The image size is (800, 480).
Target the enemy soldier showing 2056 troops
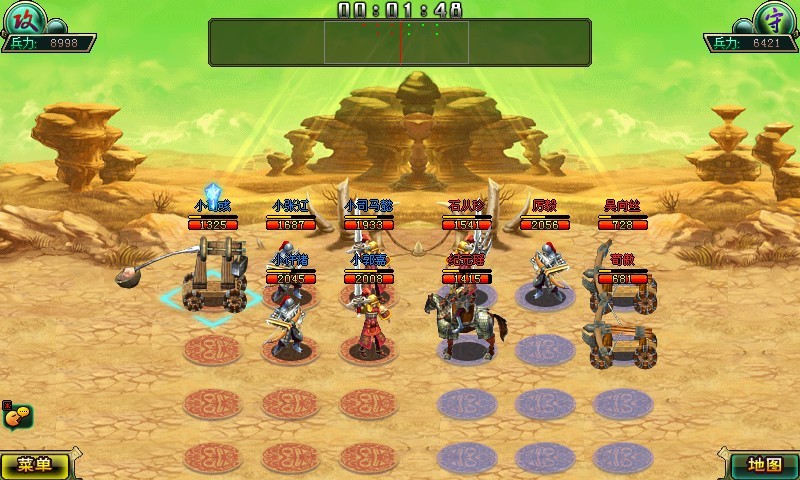(545, 272)
